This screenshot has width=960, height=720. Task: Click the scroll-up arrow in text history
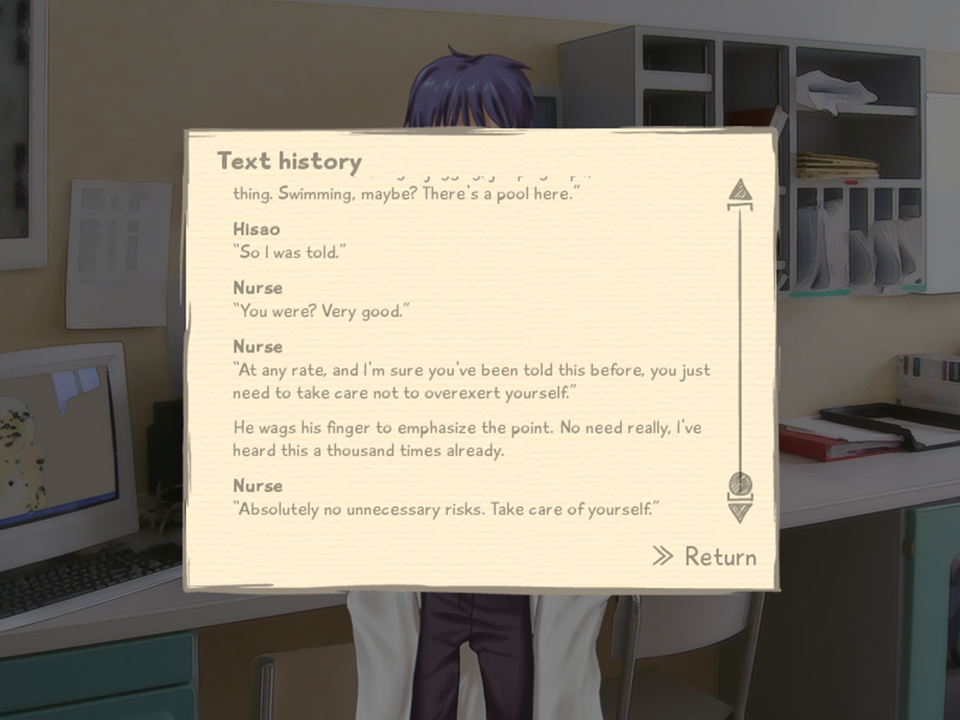(740, 192)
